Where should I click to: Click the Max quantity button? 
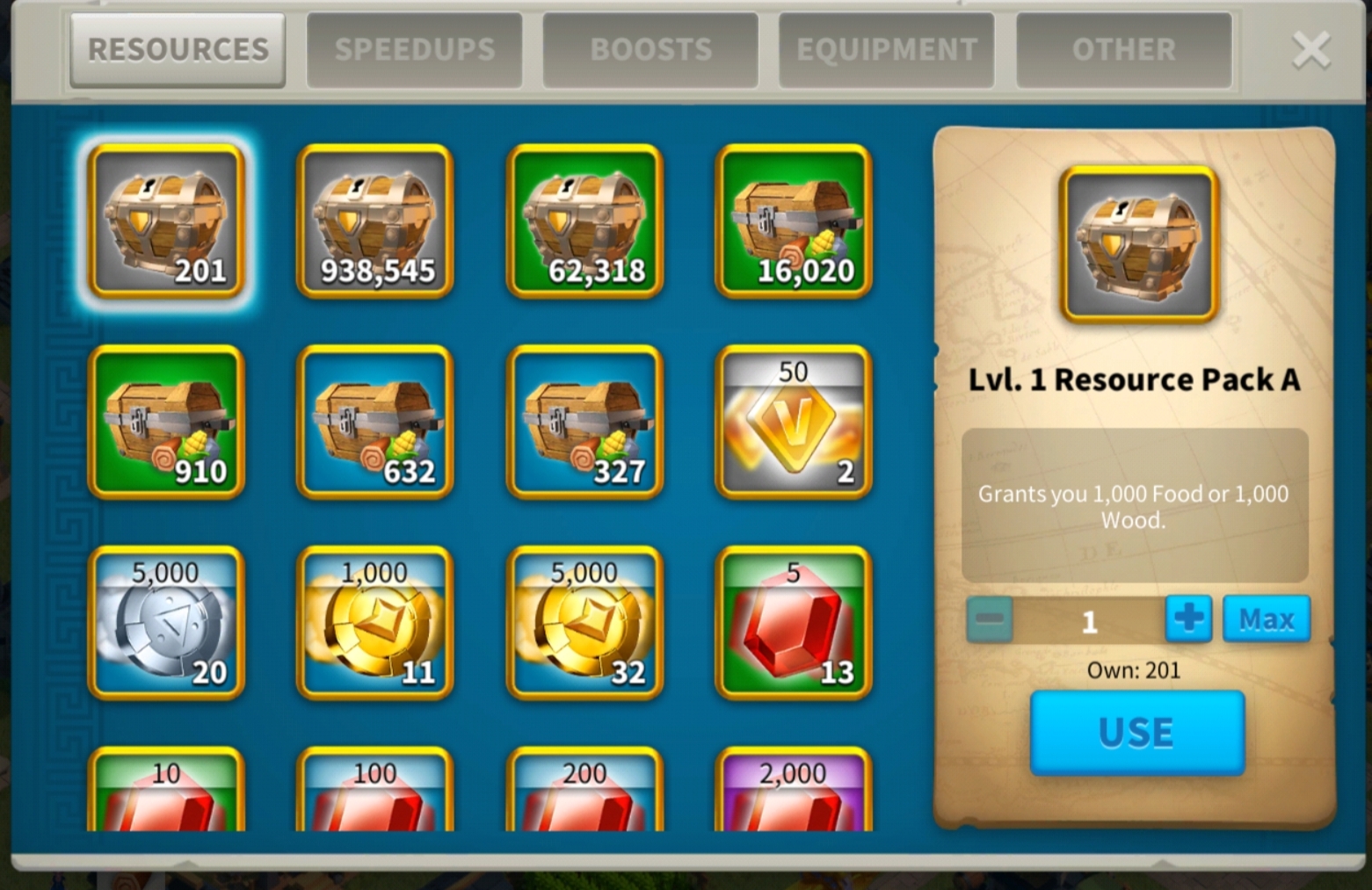pos(1266,619)
